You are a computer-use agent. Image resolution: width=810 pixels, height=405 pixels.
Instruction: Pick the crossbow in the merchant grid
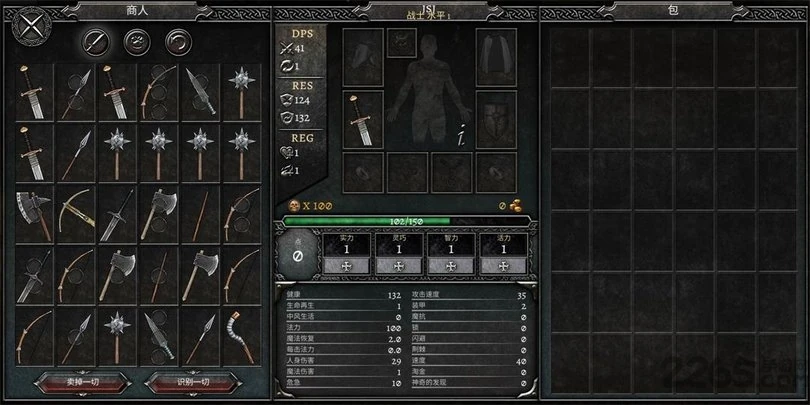tap(76, 210)
